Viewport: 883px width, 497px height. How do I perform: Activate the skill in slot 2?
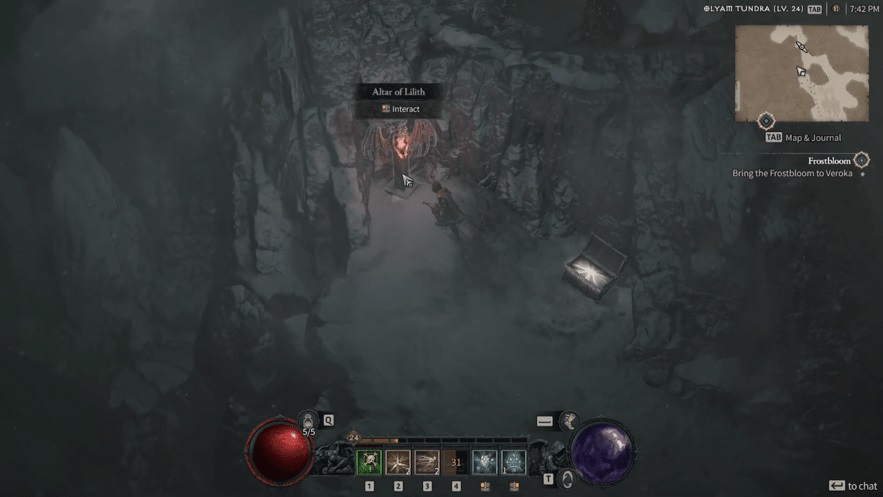pyautogui.click(x=398, y=462)
